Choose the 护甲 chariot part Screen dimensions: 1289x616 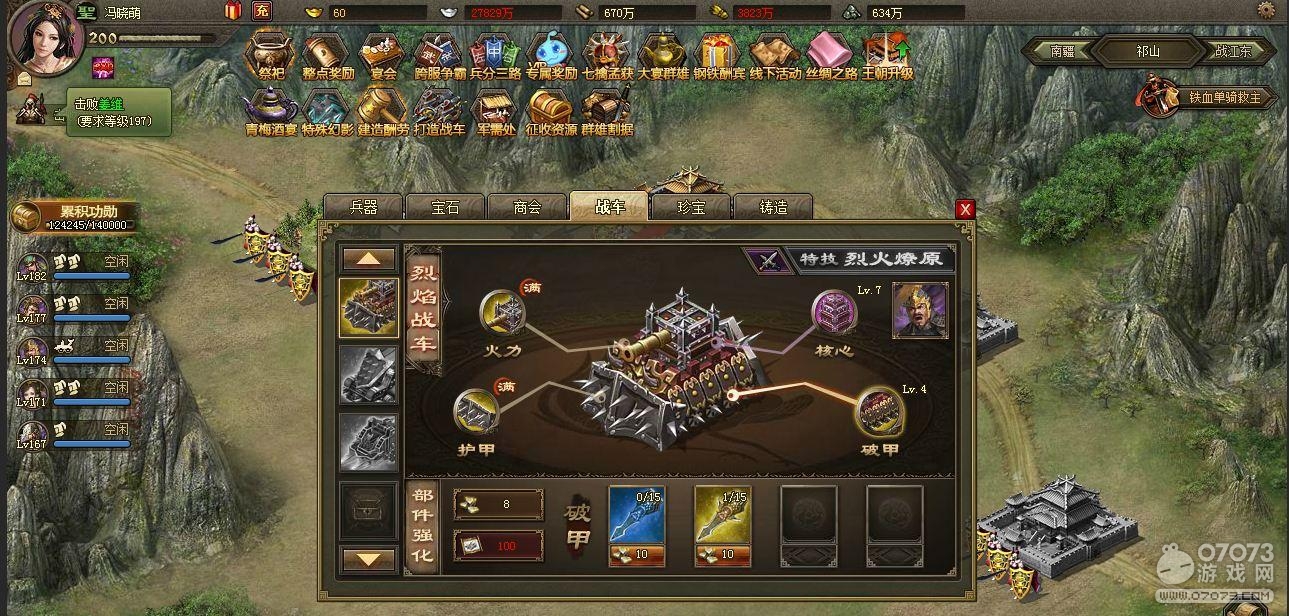tap(474, 411)
